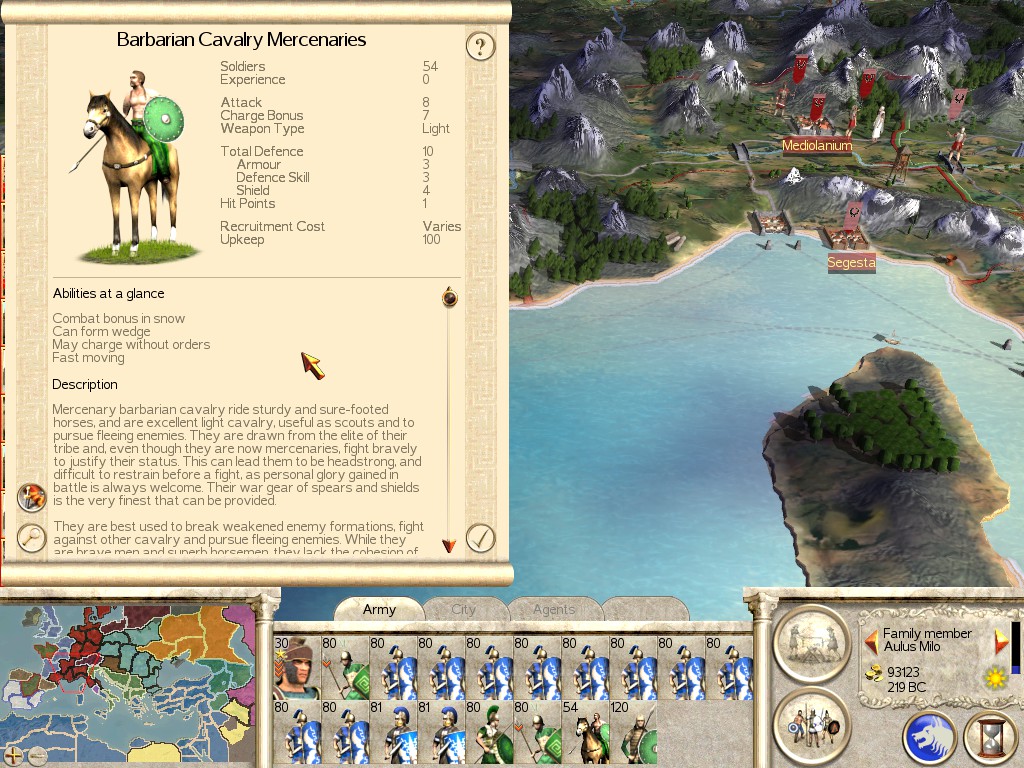Switch to the Army tab

coord(379,609)
